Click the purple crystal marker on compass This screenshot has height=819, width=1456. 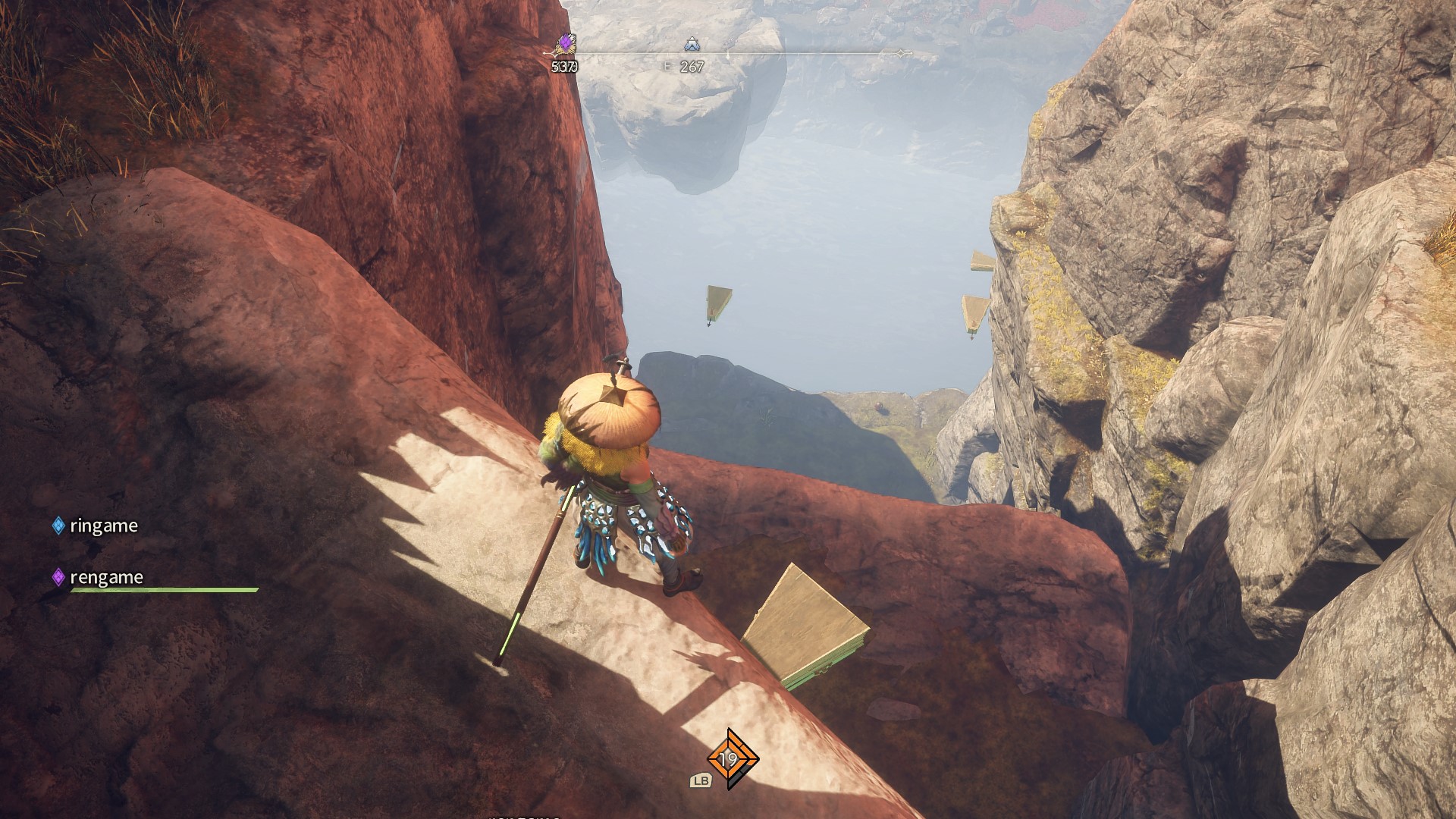[566, 44]
